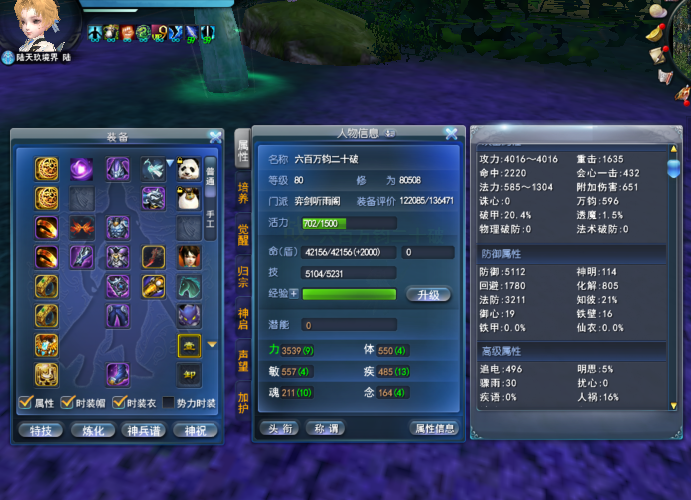Click the 神祝 blessing button

(x=196, y=429)
